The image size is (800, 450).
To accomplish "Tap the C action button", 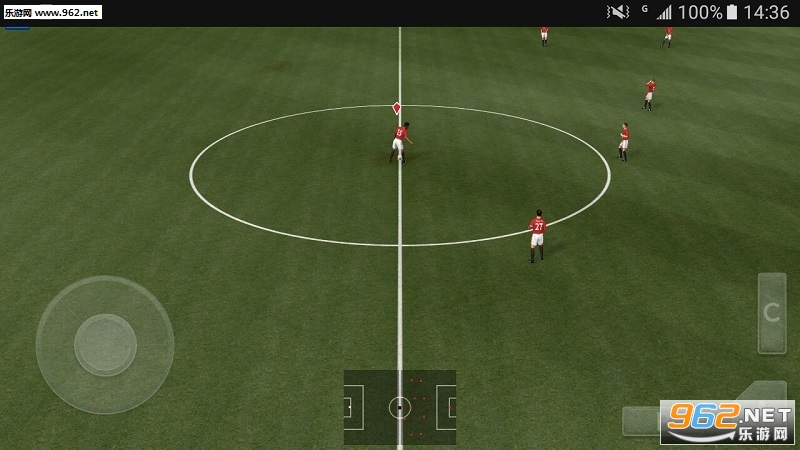I will tap(771, 313).
